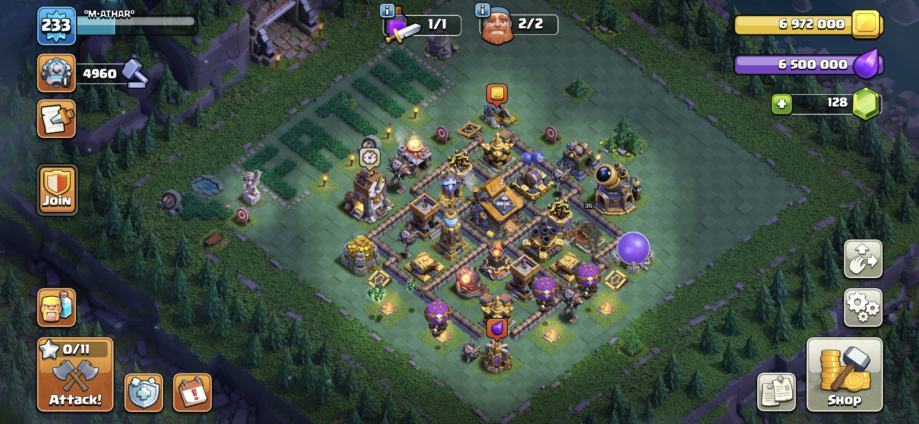This screenshot has height=424, width=919.
Task: Open the papers icon left of Shop
Action: (x=776, y=391)
